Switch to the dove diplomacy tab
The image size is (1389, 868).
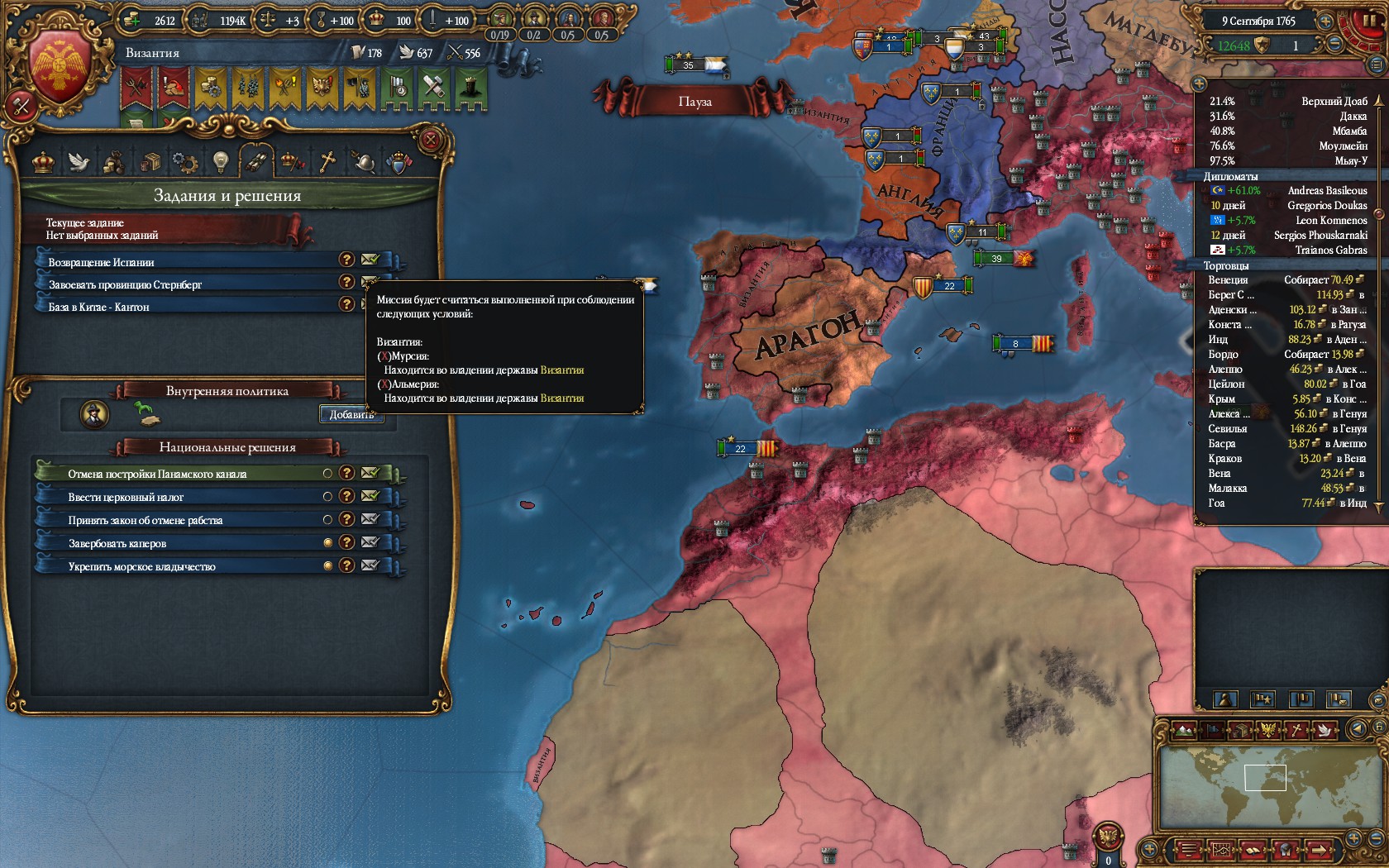click(79, 161)
